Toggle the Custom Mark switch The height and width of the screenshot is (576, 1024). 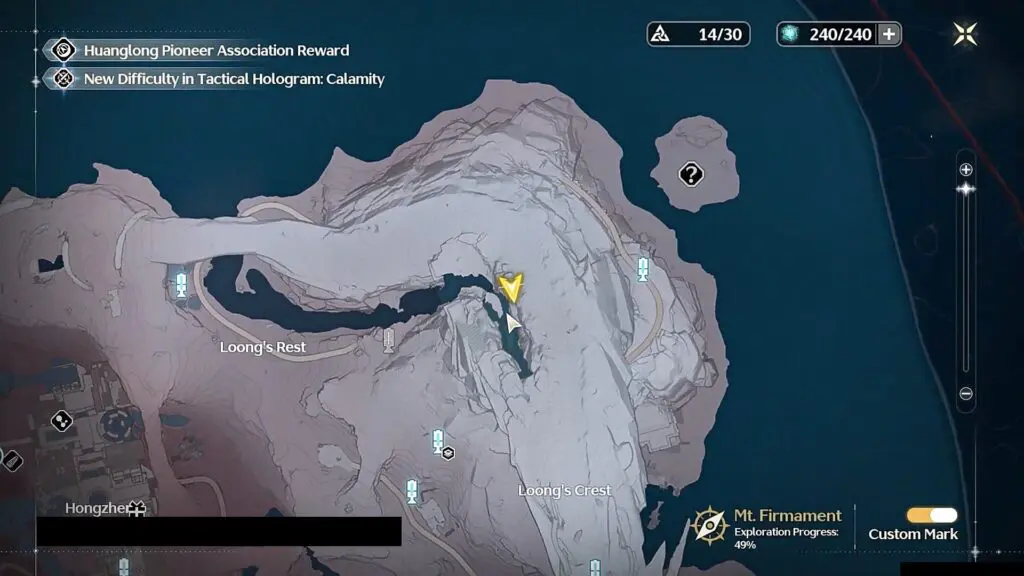point(931,515)
